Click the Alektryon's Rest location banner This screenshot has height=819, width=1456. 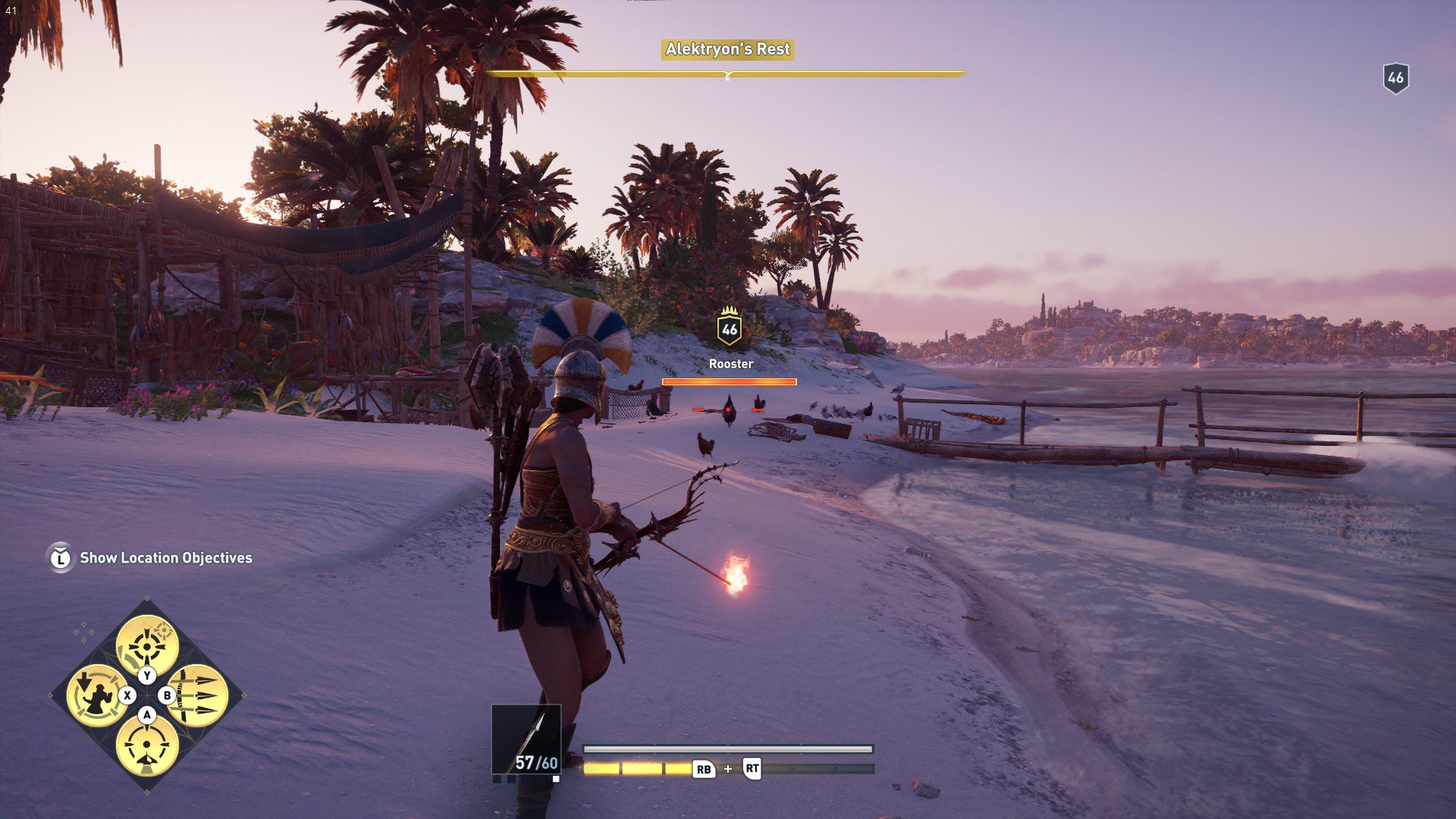pyautogui.click(x=727, y=49)
